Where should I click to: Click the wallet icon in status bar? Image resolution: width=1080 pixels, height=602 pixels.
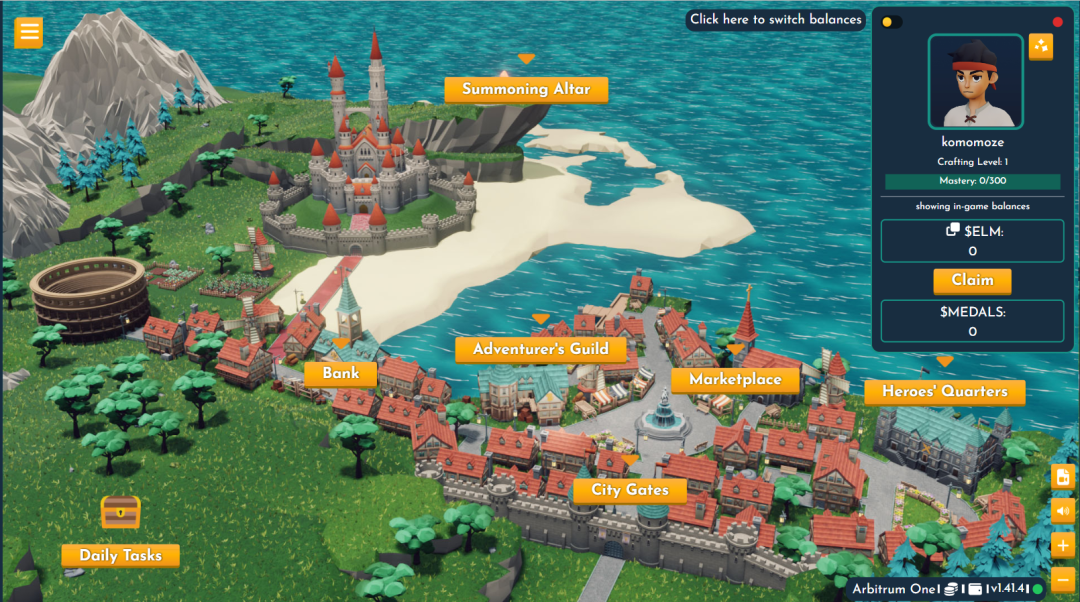click(x=975, y=589)
